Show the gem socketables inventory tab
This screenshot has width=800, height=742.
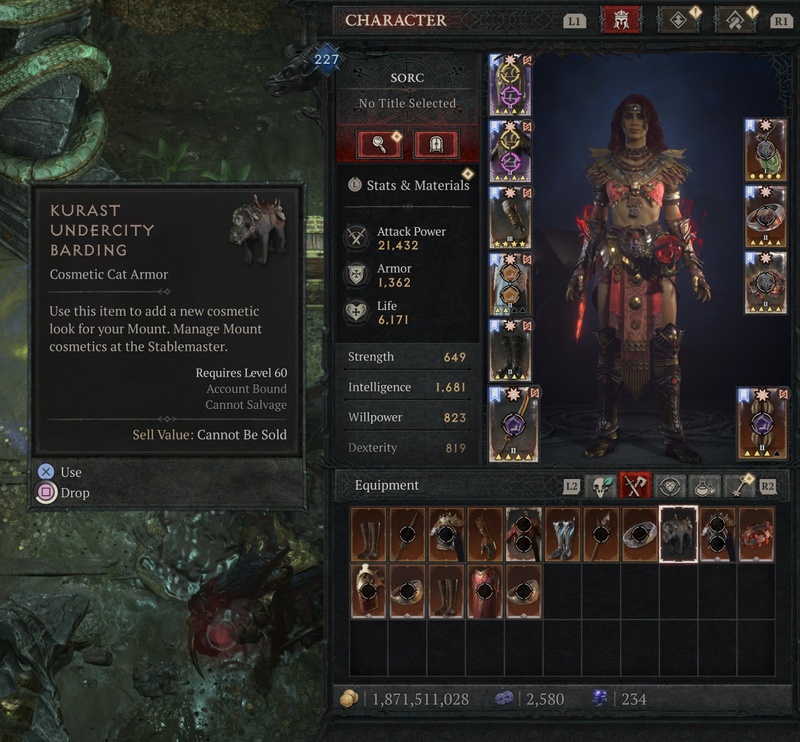[671, 486]
